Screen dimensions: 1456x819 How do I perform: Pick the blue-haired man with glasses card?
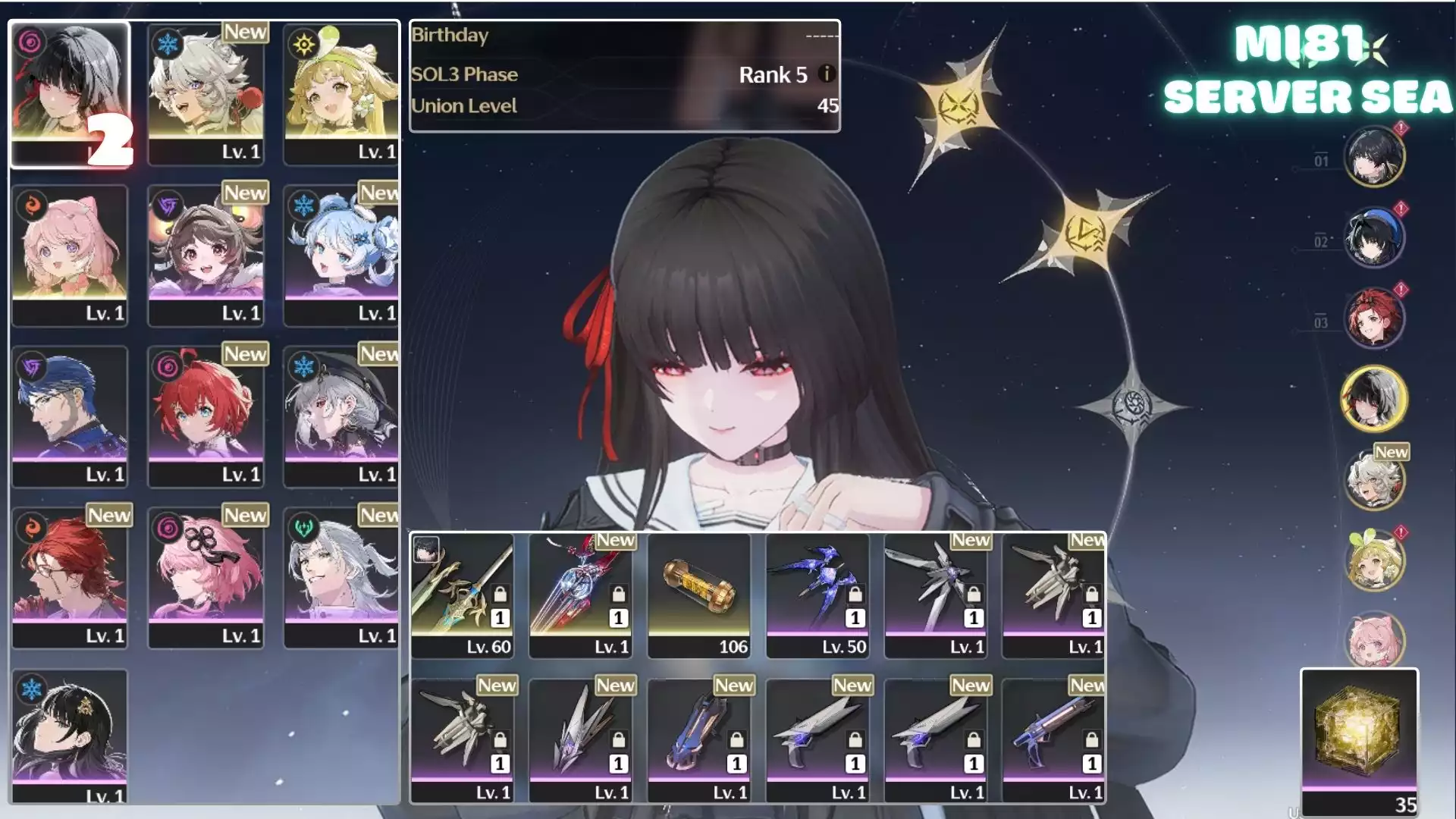pyautogui.click(x=70, y=416)
